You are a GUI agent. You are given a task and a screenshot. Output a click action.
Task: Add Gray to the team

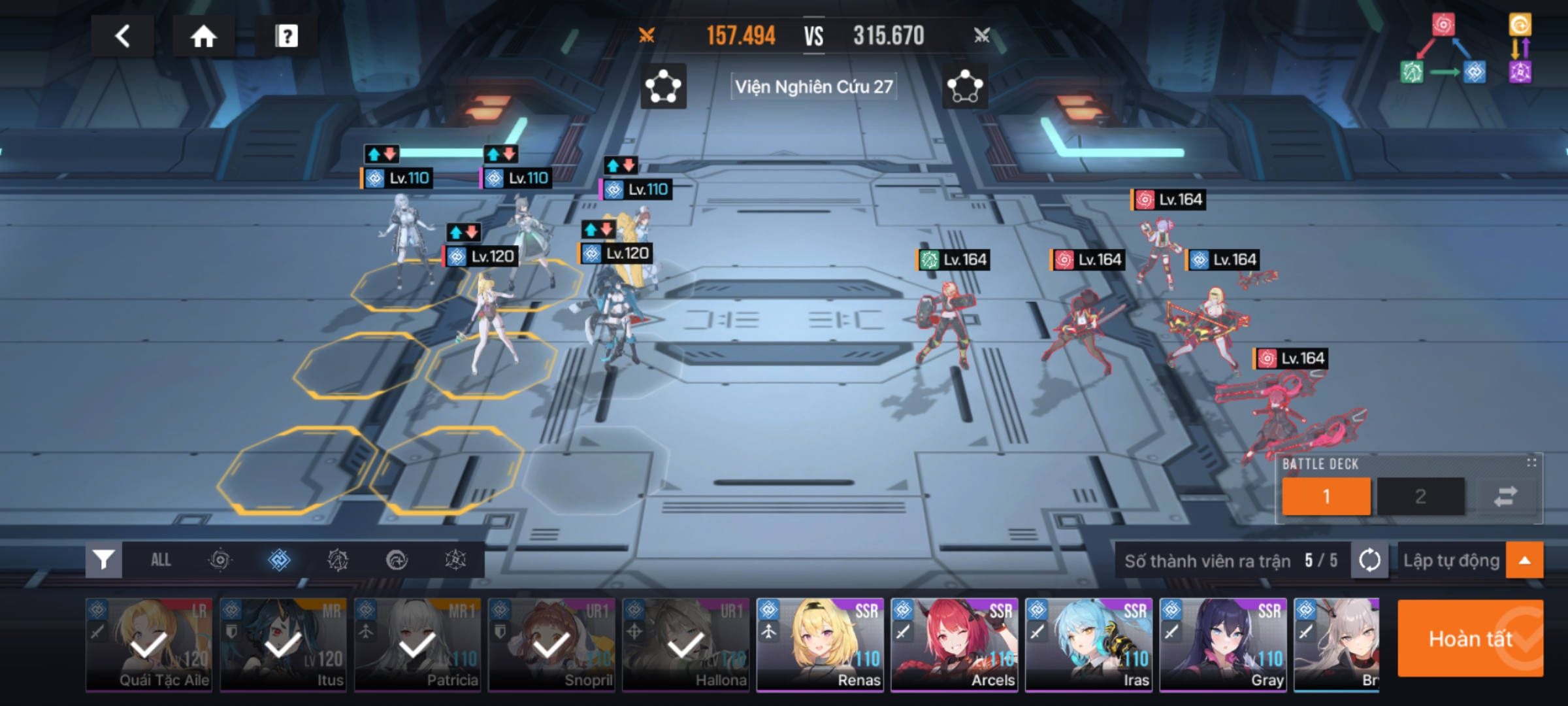(x=1223, y=645)
